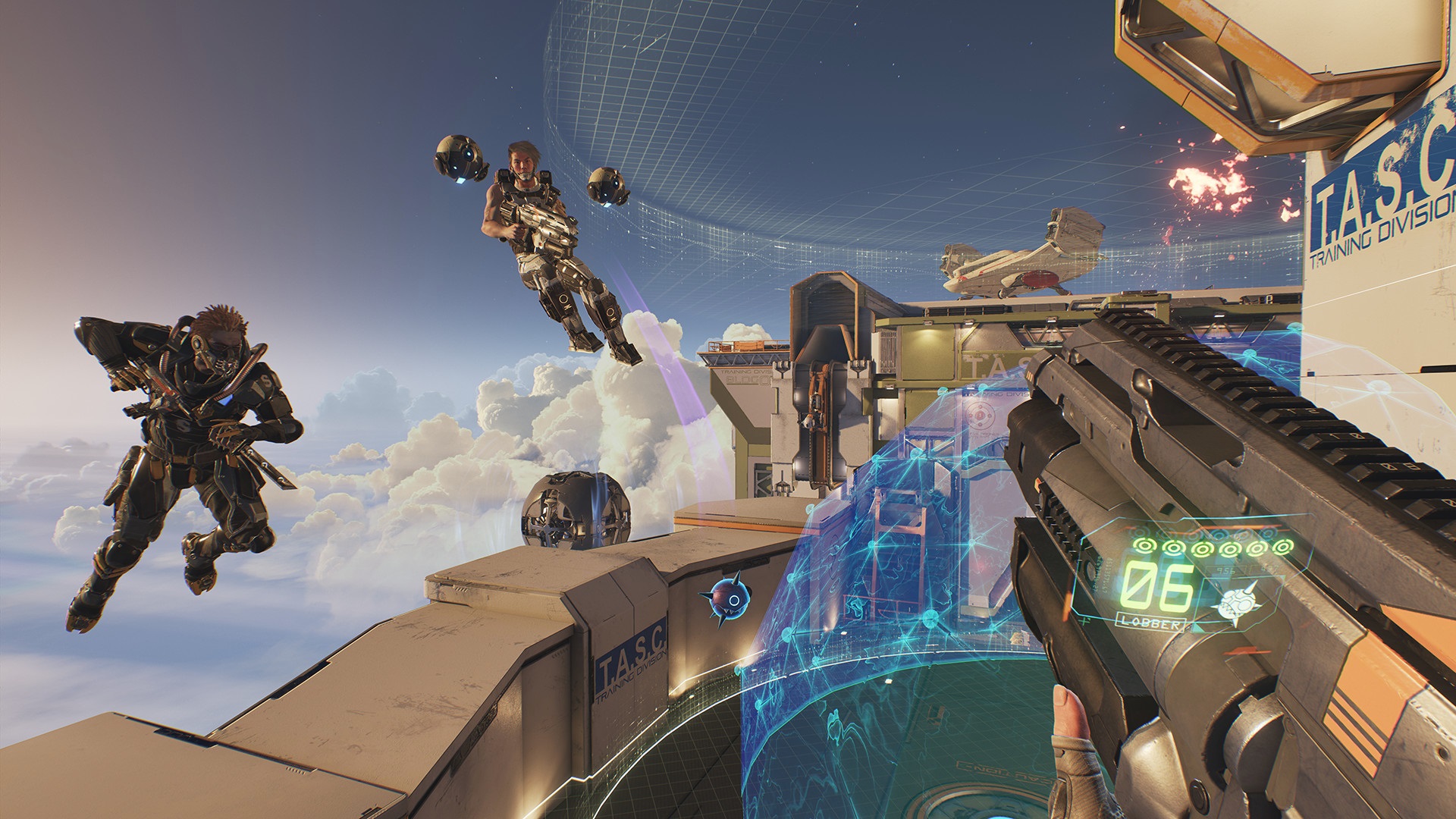1456x819 pixels.
Task: Click the last ammo pip on the HUD row
Action: pyautogui.click(x=1281, y=548)
